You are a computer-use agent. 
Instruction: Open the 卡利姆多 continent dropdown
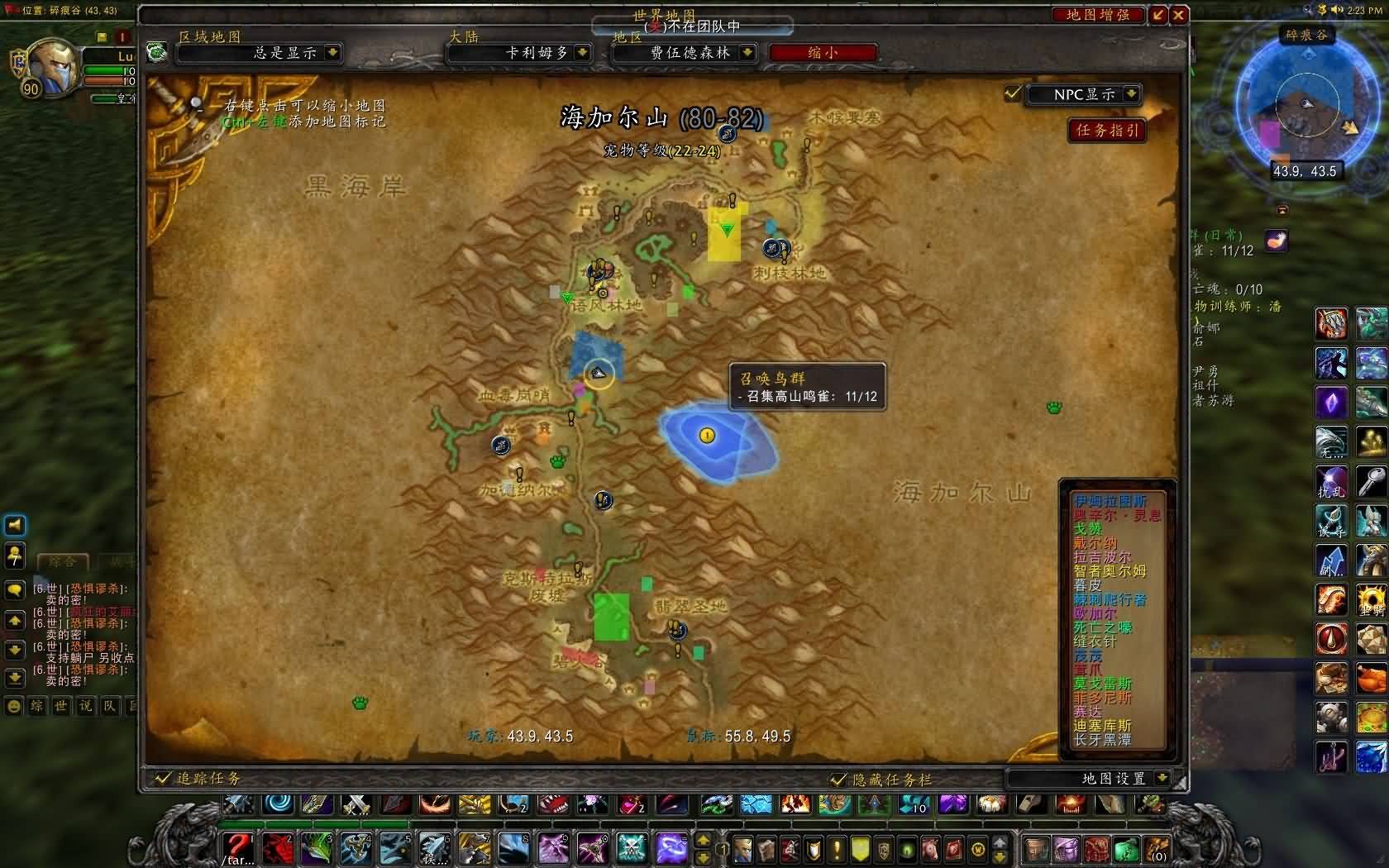[x=582, y=53]
